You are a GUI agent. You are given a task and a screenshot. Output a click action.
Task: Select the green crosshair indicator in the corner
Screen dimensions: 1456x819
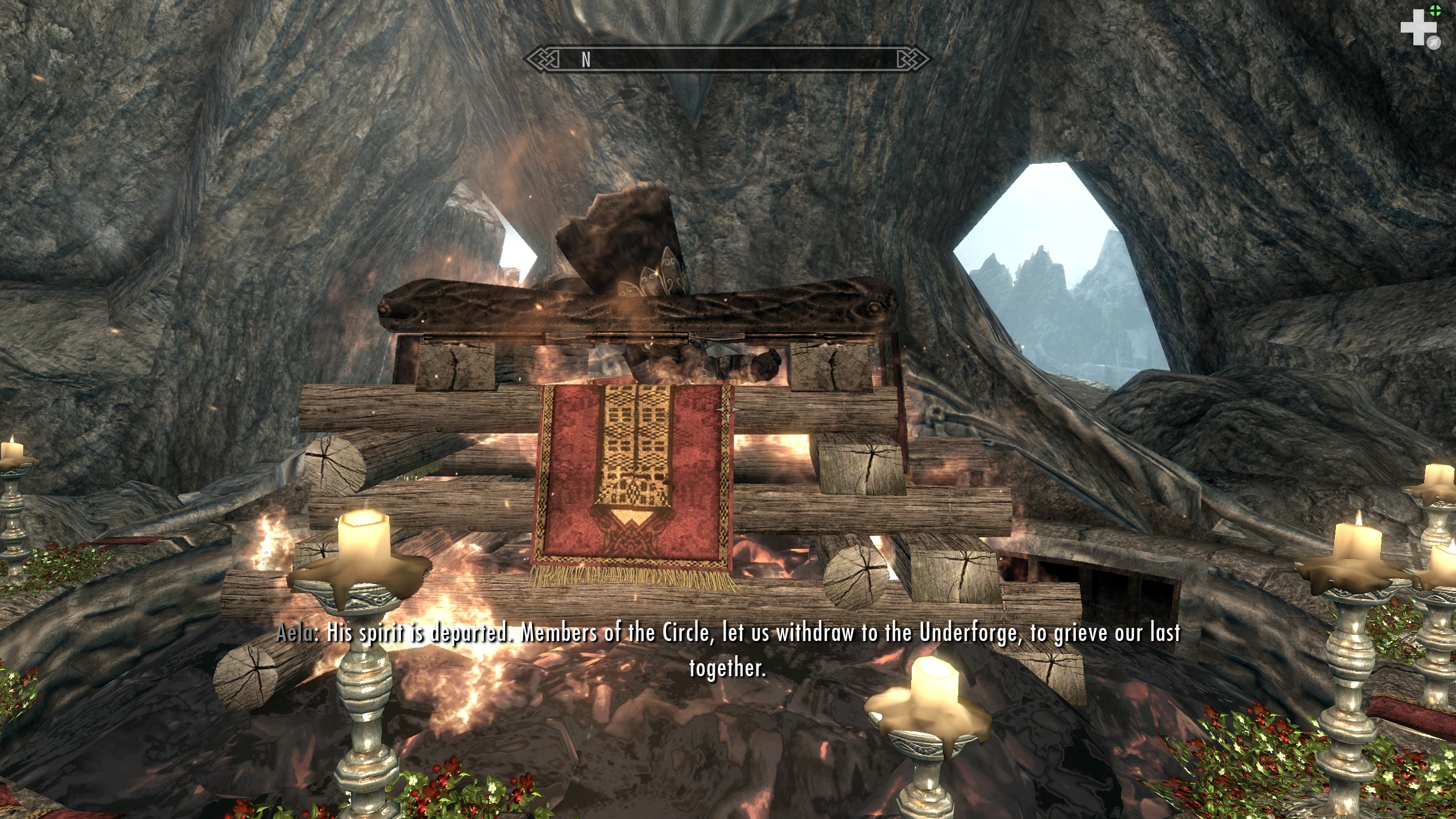(x=1436, y=10)
